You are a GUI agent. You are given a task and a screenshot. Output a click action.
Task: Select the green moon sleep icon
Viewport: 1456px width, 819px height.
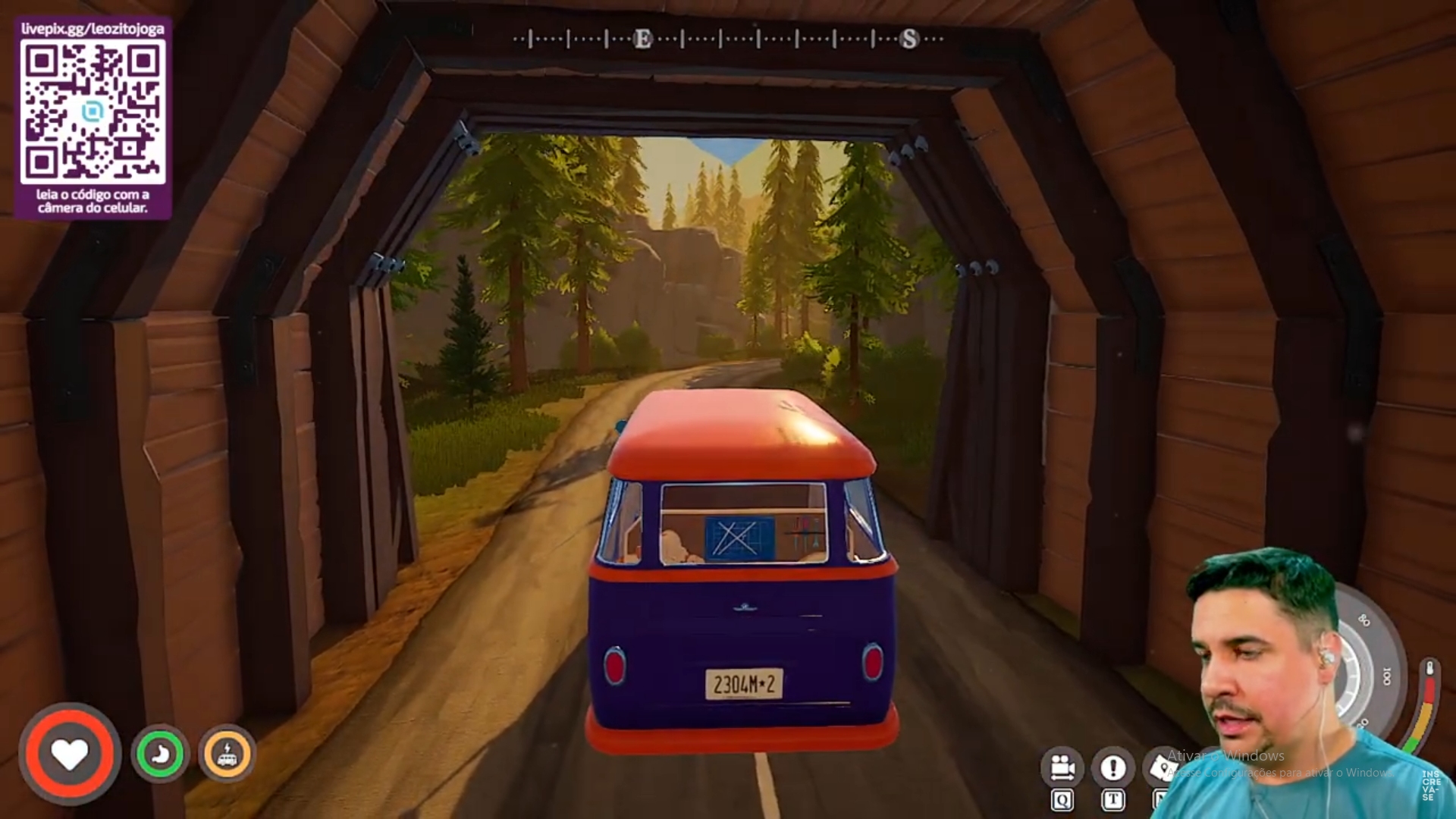[160, 754]
